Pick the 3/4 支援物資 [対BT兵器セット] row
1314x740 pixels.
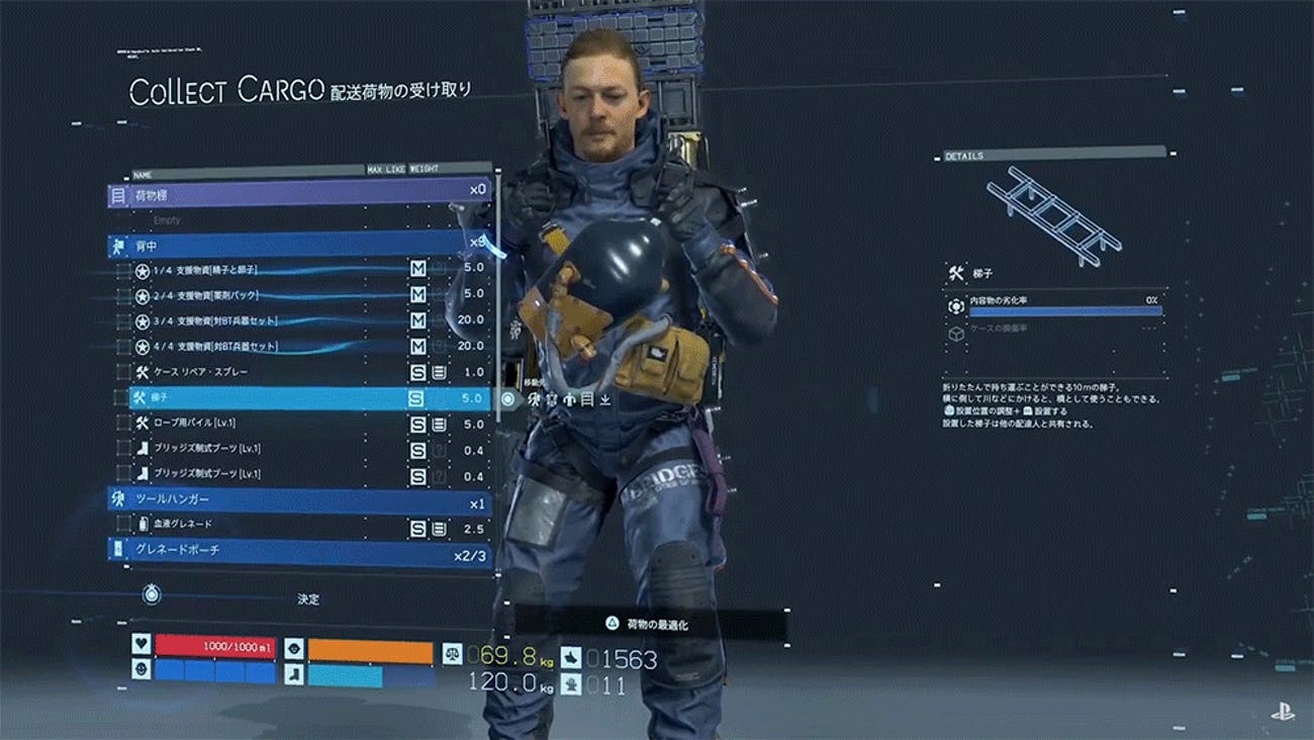[x=300, y=321]
